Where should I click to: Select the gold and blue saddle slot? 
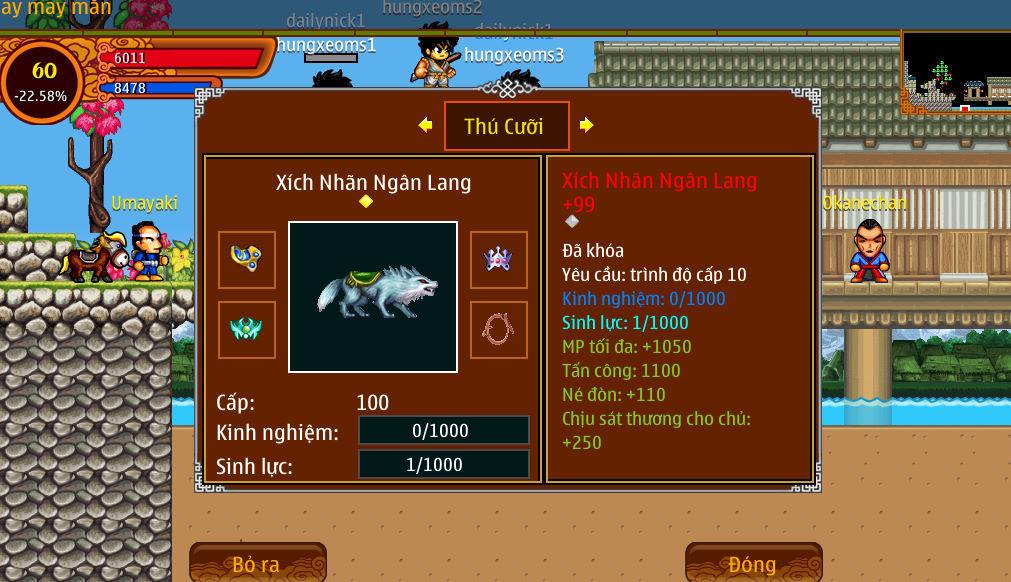(x=247, y=260)
